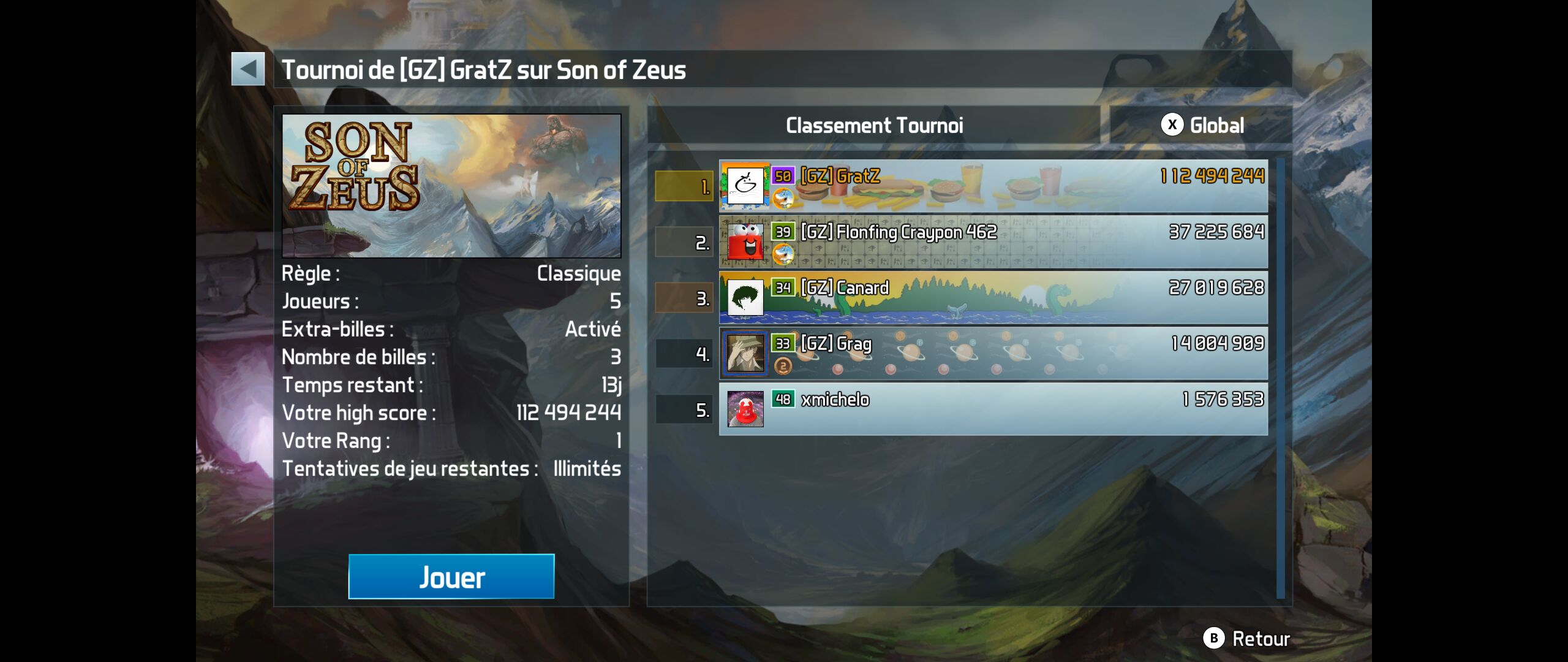Select [GZ] Grag leaderboard entry
The width and height of the screenshot is (1568, 662).
993,353
